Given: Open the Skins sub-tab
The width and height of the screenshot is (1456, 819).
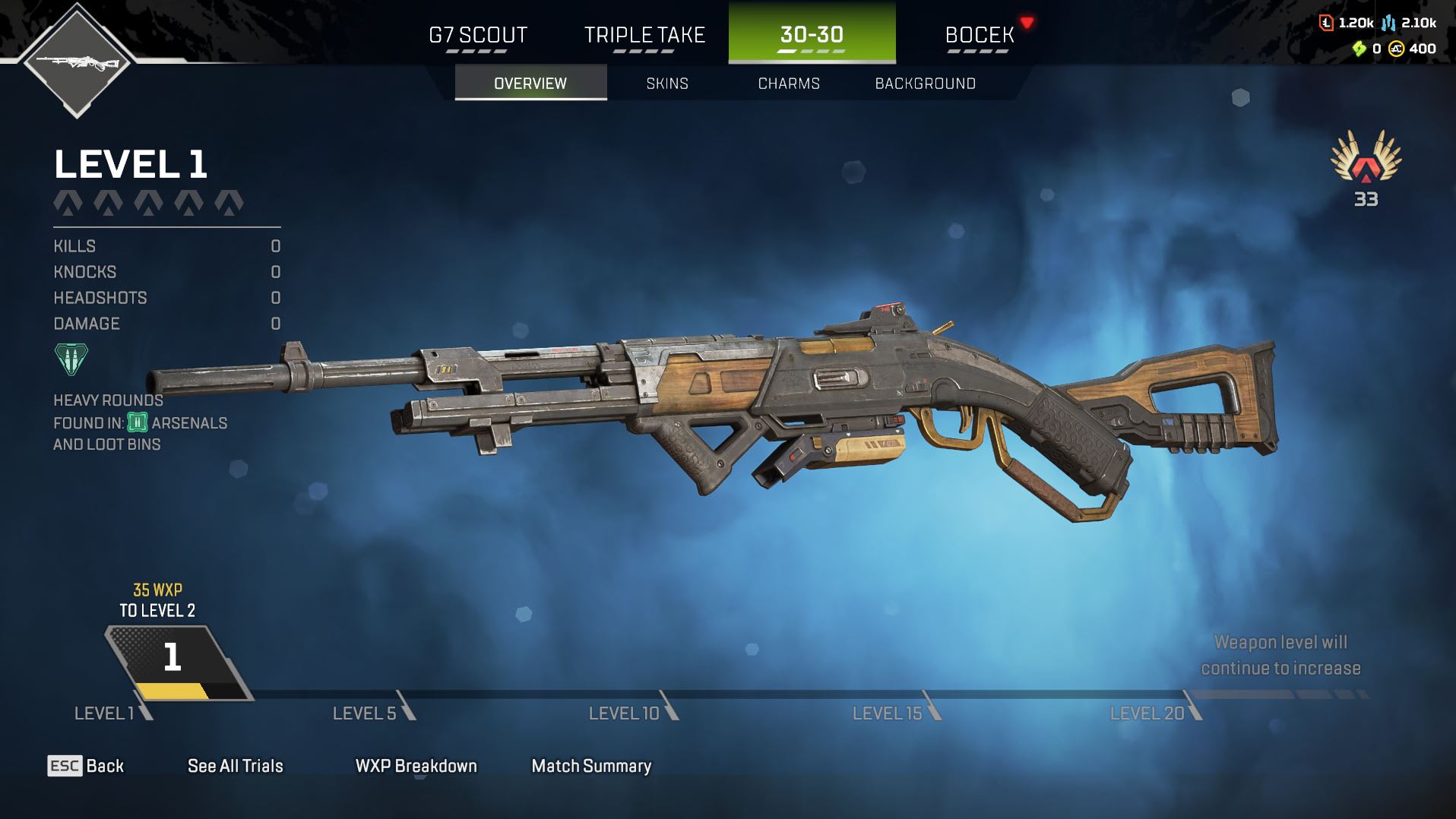Looking at the screenshot, I should click(x=667, y=83).
